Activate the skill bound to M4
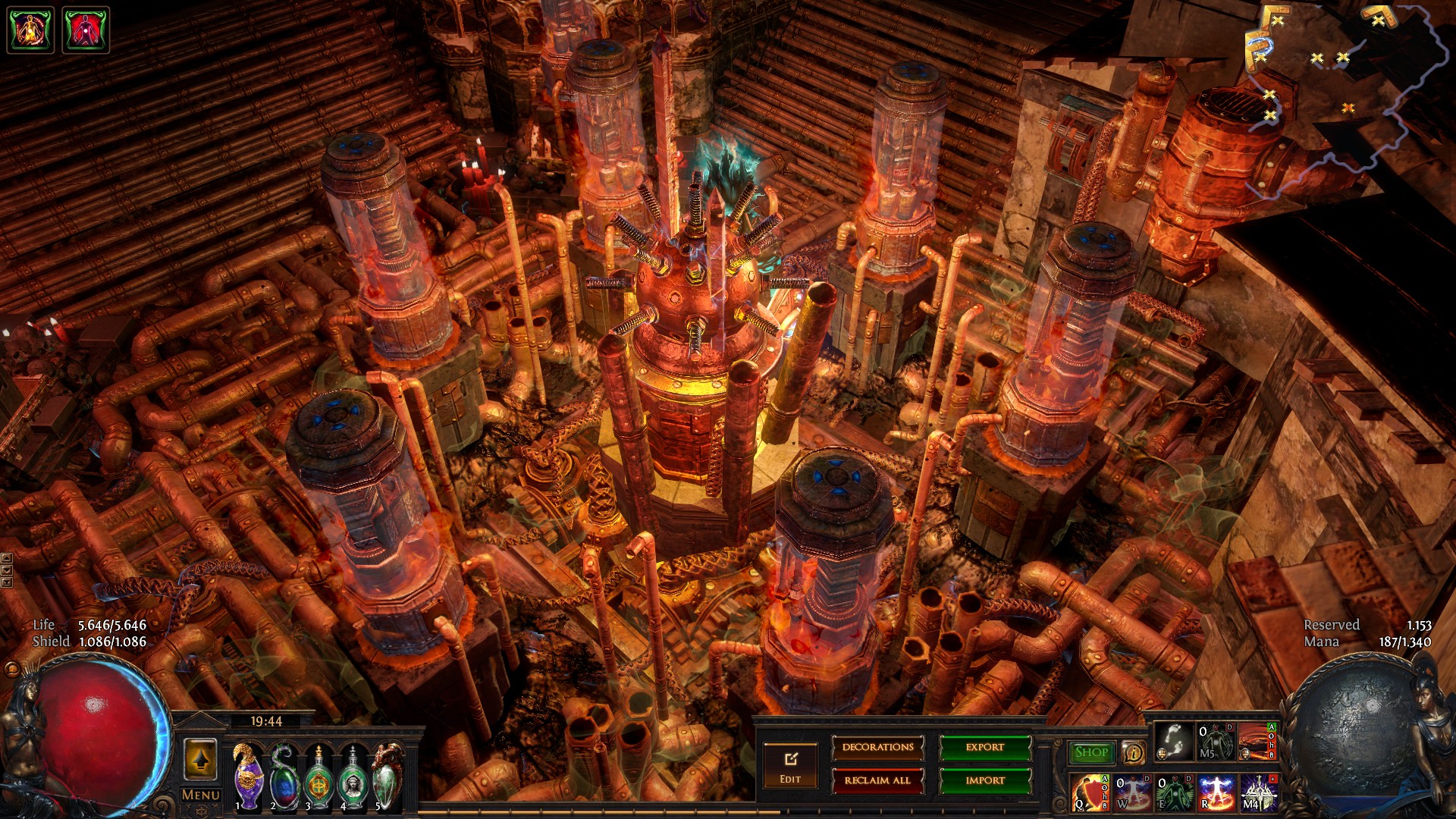 tap(1257, 792)
